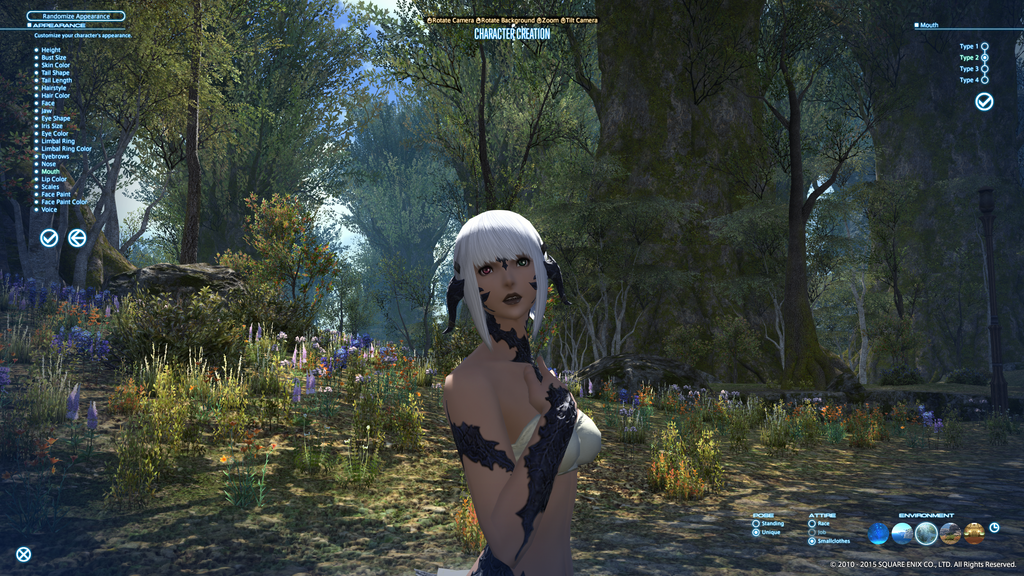
Task: Select the Voice option
Action: [49, 210]
